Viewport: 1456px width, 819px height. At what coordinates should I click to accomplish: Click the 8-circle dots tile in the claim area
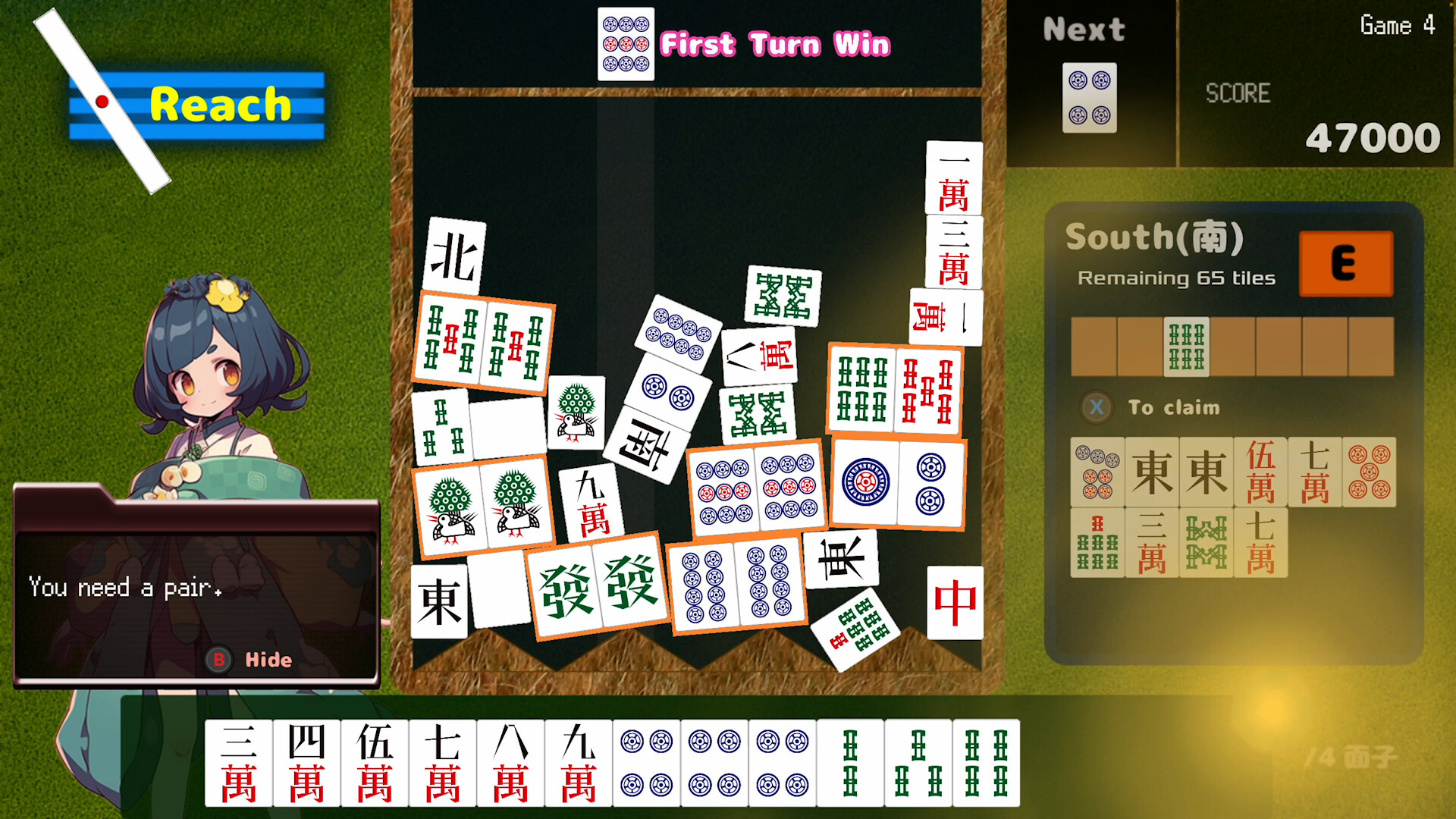tap(1098, 472)
